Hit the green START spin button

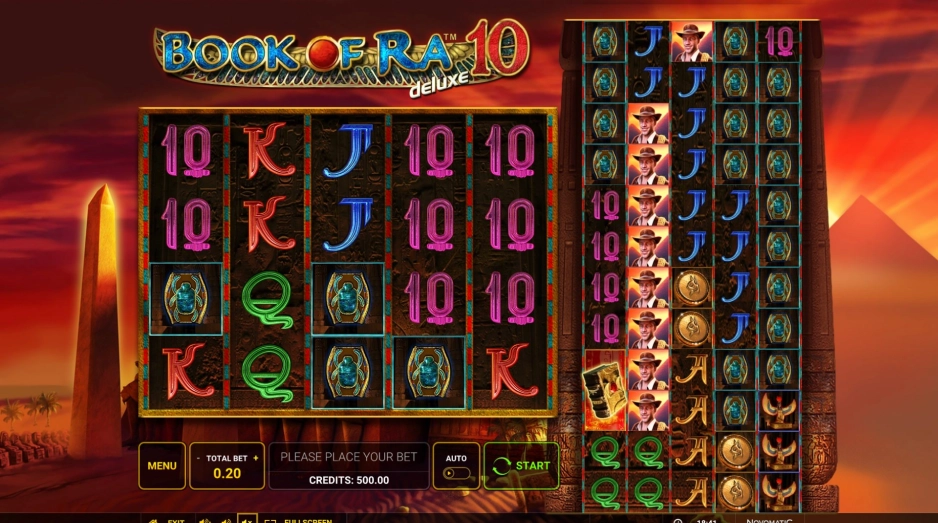521,466
